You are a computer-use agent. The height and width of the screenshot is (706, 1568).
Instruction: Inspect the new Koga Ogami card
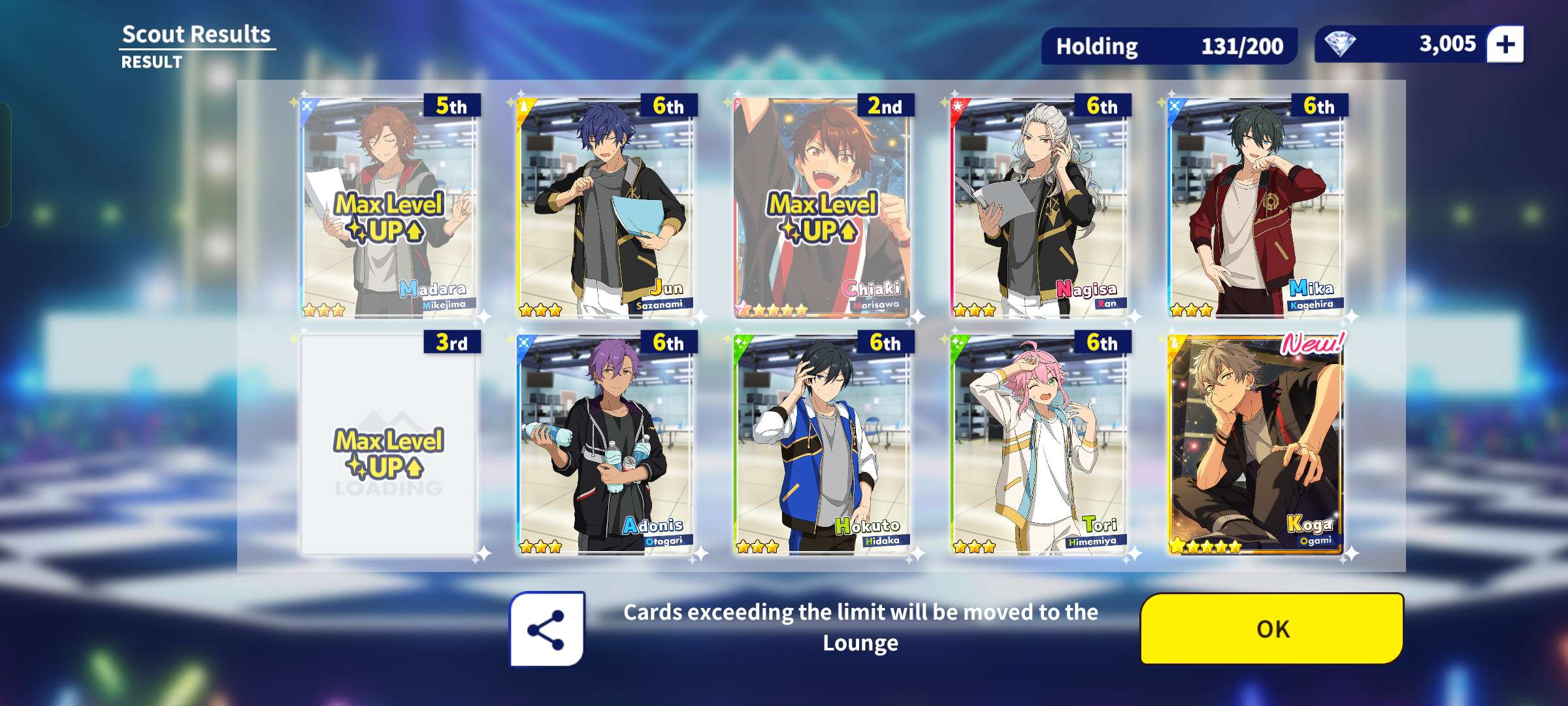(1256, 445)
